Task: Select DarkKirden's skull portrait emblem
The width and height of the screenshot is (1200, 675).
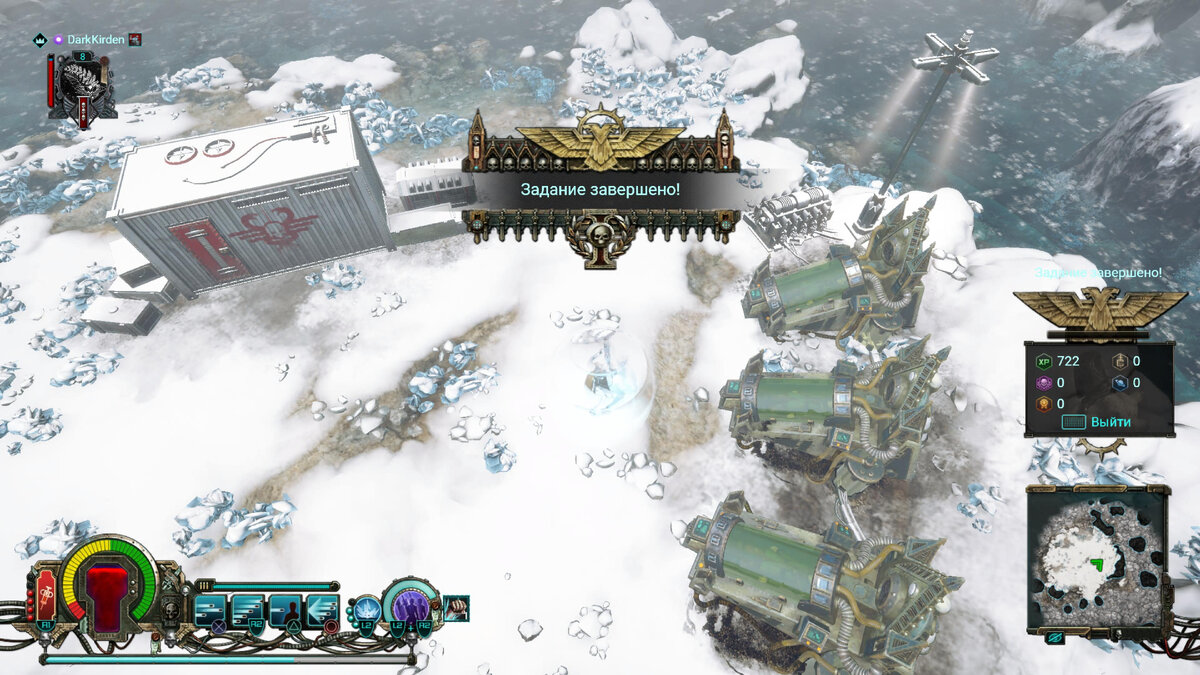Action: tap(82, 83)
